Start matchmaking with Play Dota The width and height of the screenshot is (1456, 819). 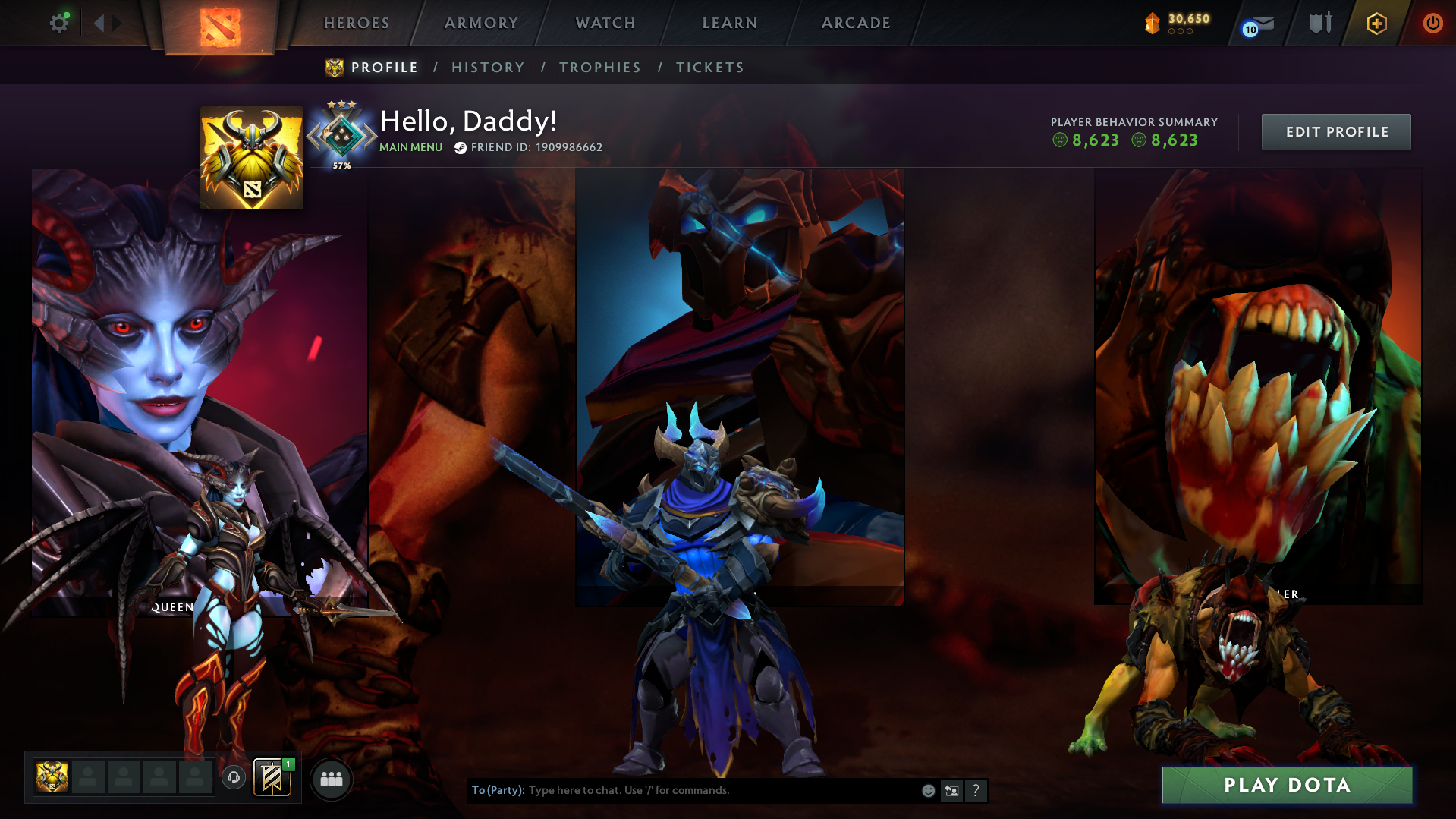point(1287,785)
